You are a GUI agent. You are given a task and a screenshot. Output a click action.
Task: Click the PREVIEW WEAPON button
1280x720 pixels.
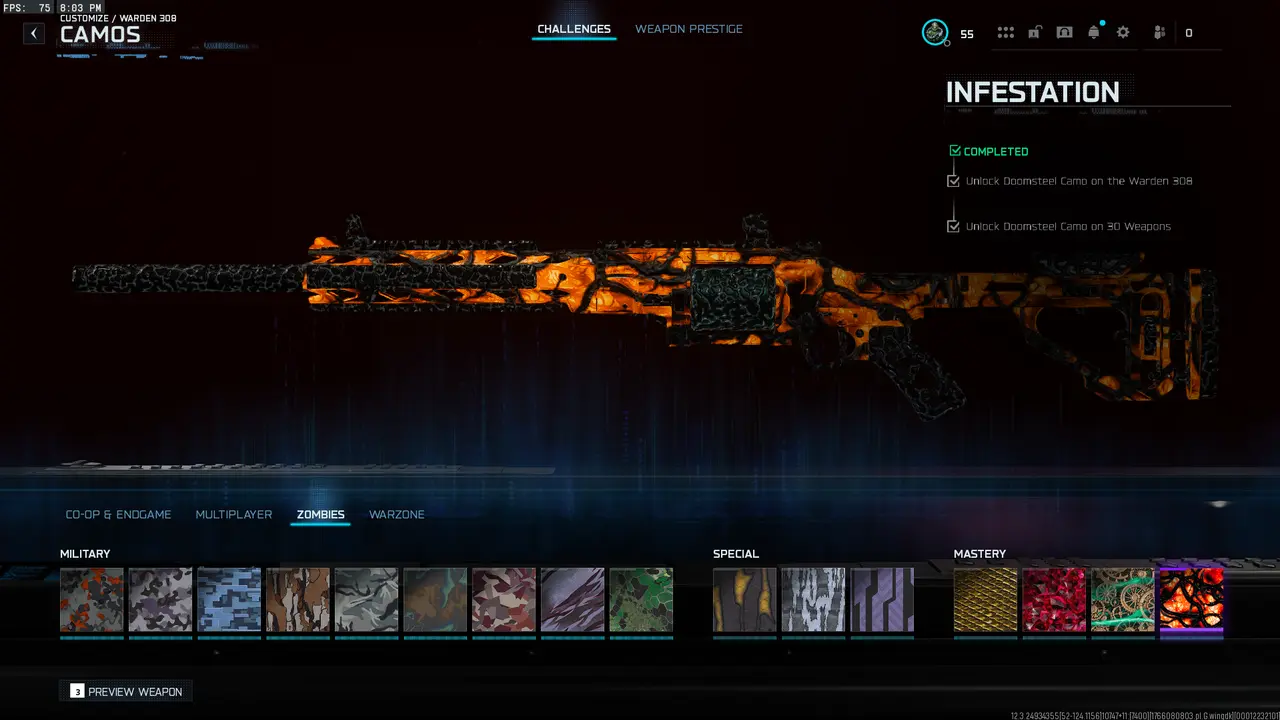pyautogui.click(x=125, y=691)
